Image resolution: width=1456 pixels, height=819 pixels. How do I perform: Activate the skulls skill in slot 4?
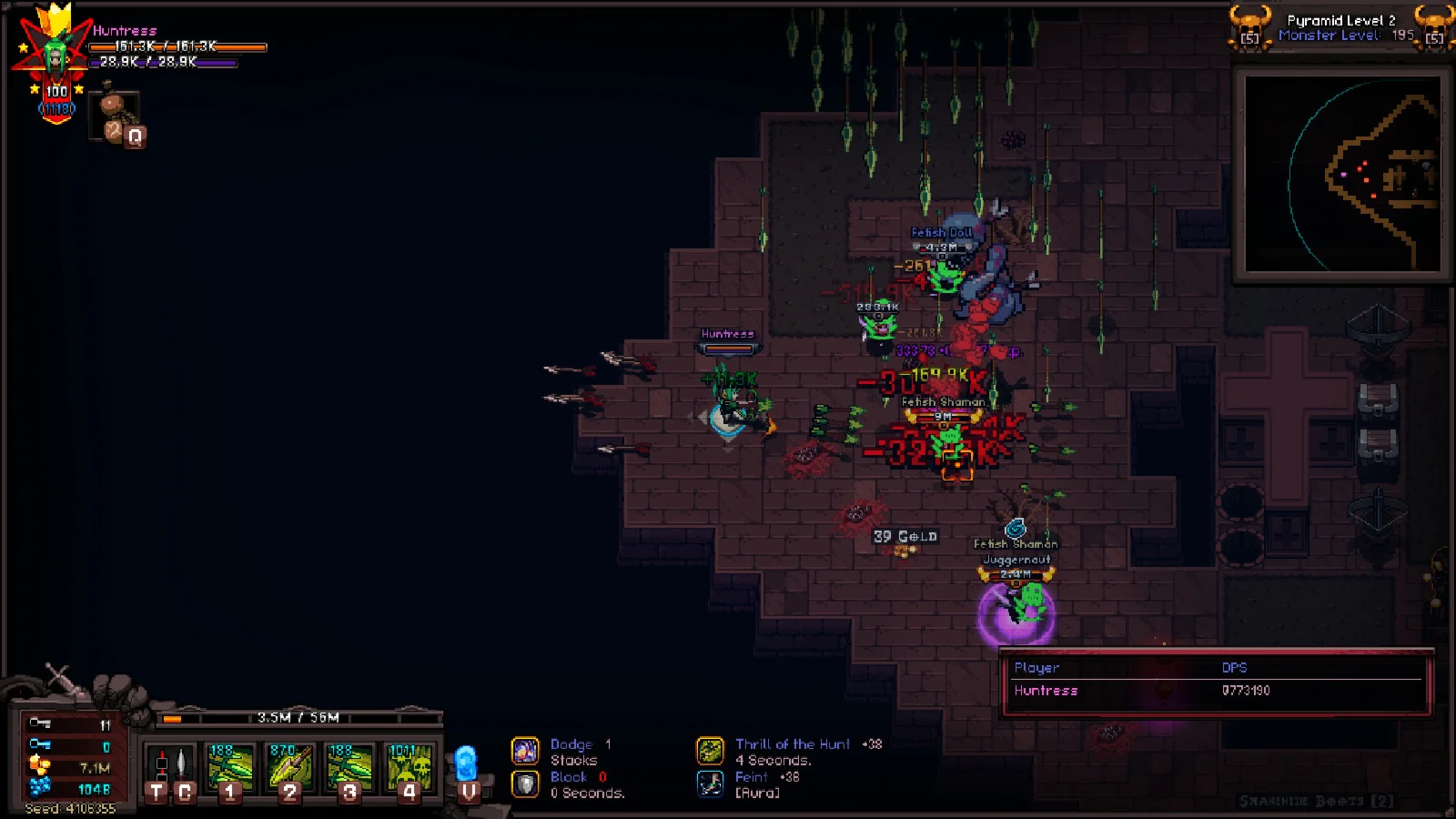409,768
